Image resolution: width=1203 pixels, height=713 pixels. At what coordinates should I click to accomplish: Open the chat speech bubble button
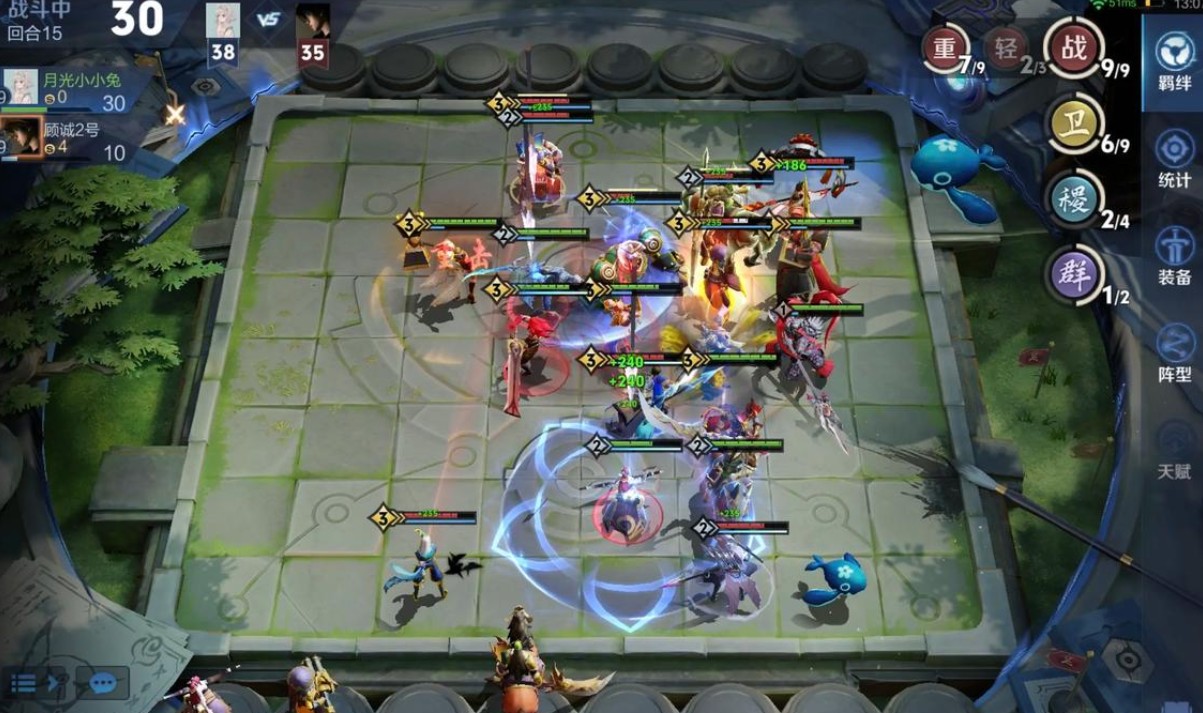103,683
